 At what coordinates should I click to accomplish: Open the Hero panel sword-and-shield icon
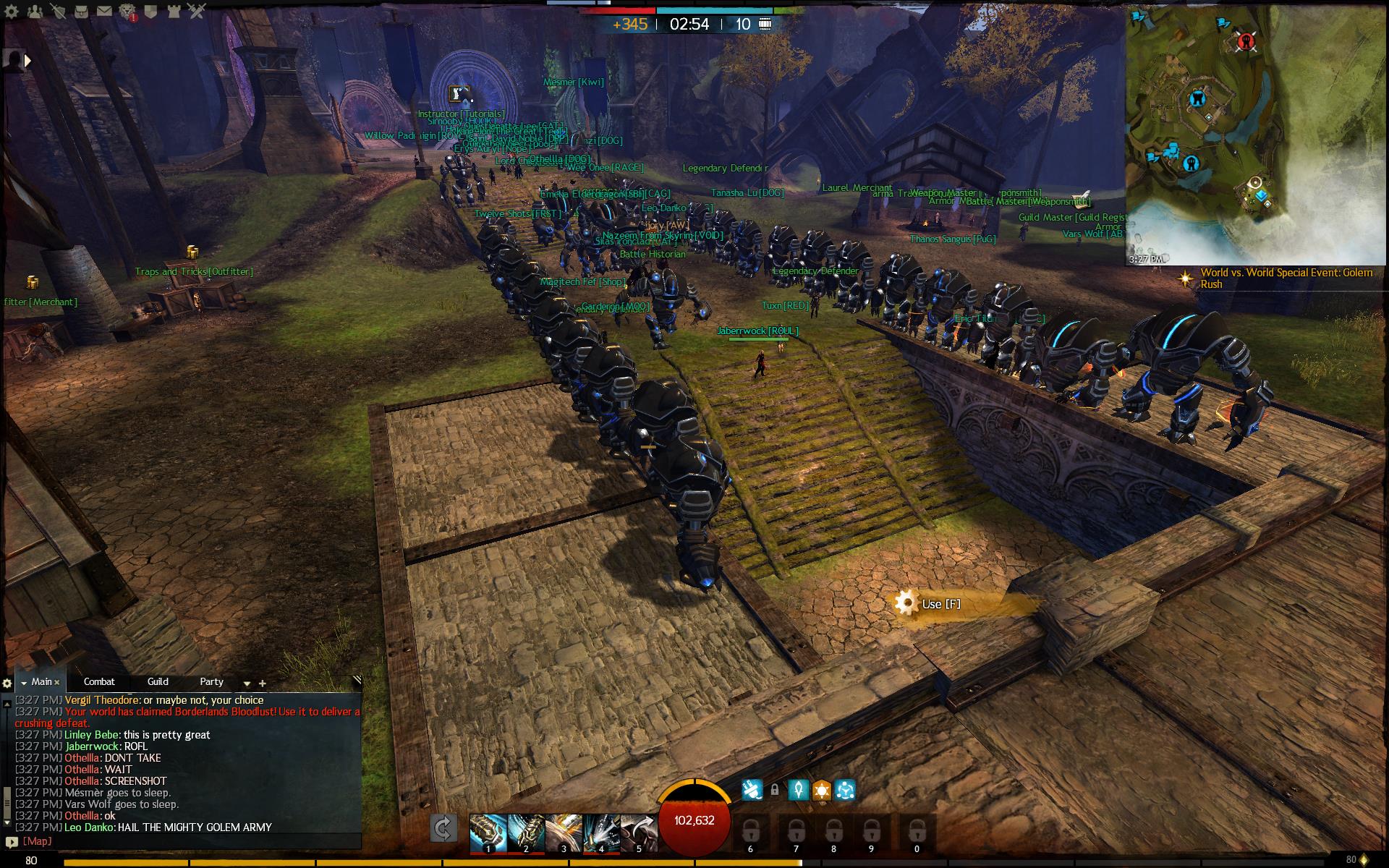(x=58, y=11)
